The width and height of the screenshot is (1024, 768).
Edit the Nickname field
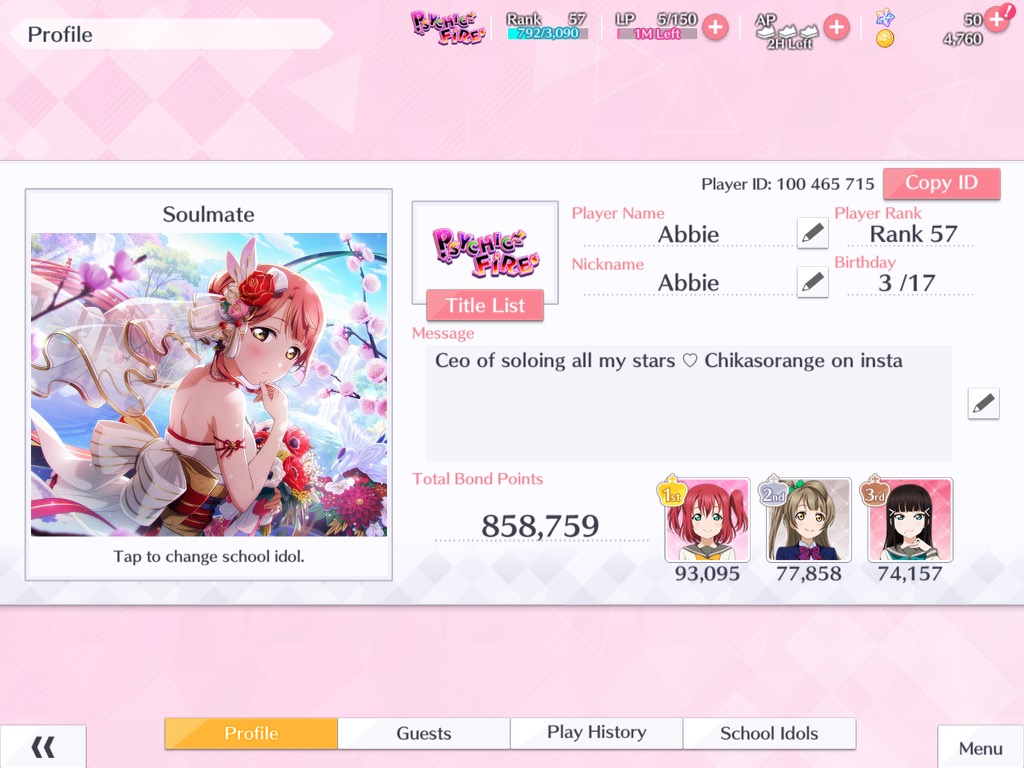(813, 282)
